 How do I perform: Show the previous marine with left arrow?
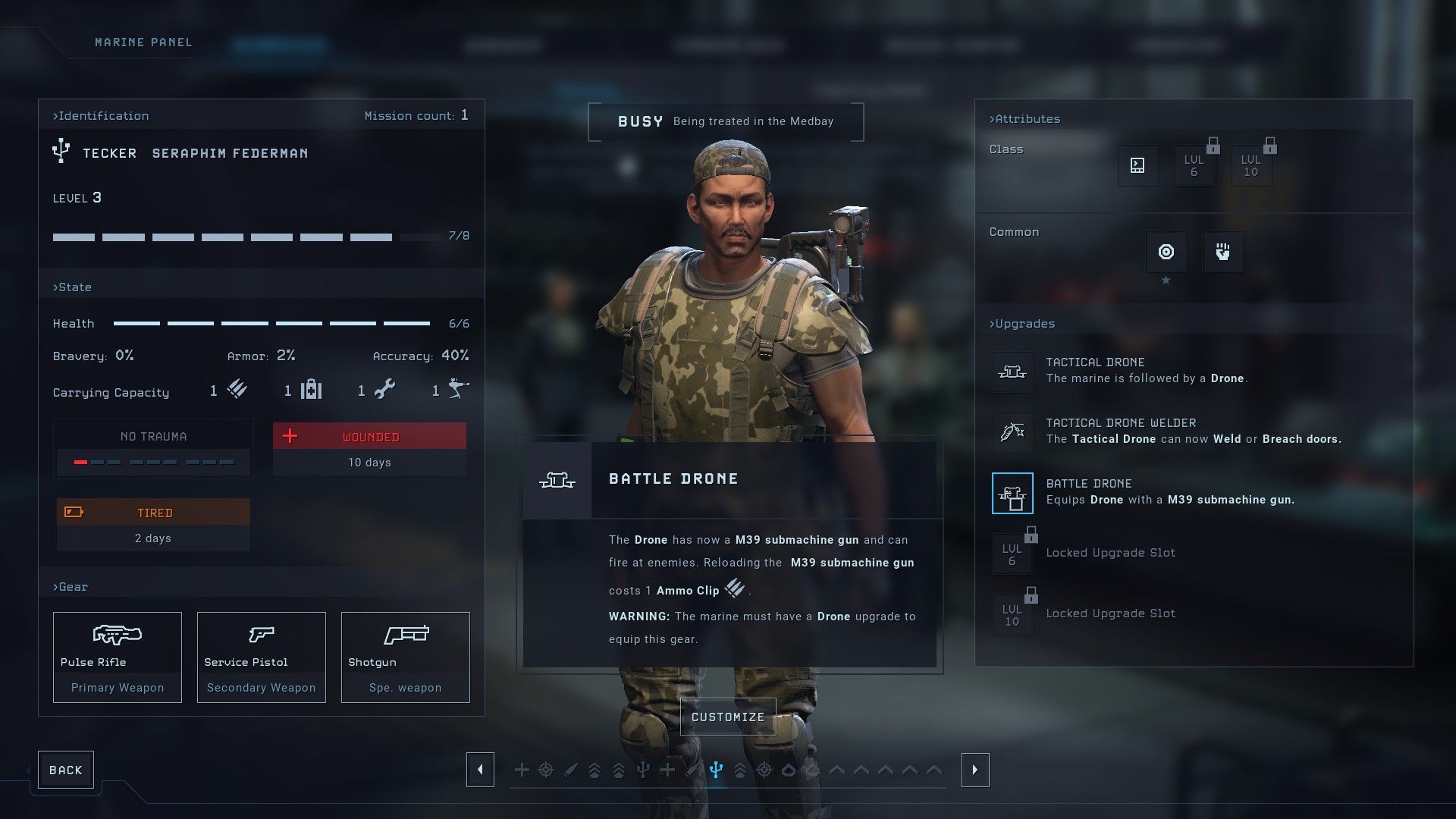tap(480, 770)
